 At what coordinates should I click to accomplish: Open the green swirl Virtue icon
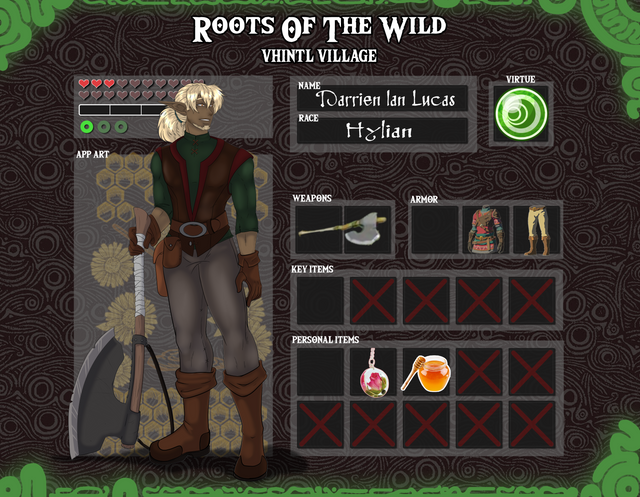(x=520, y=112)
